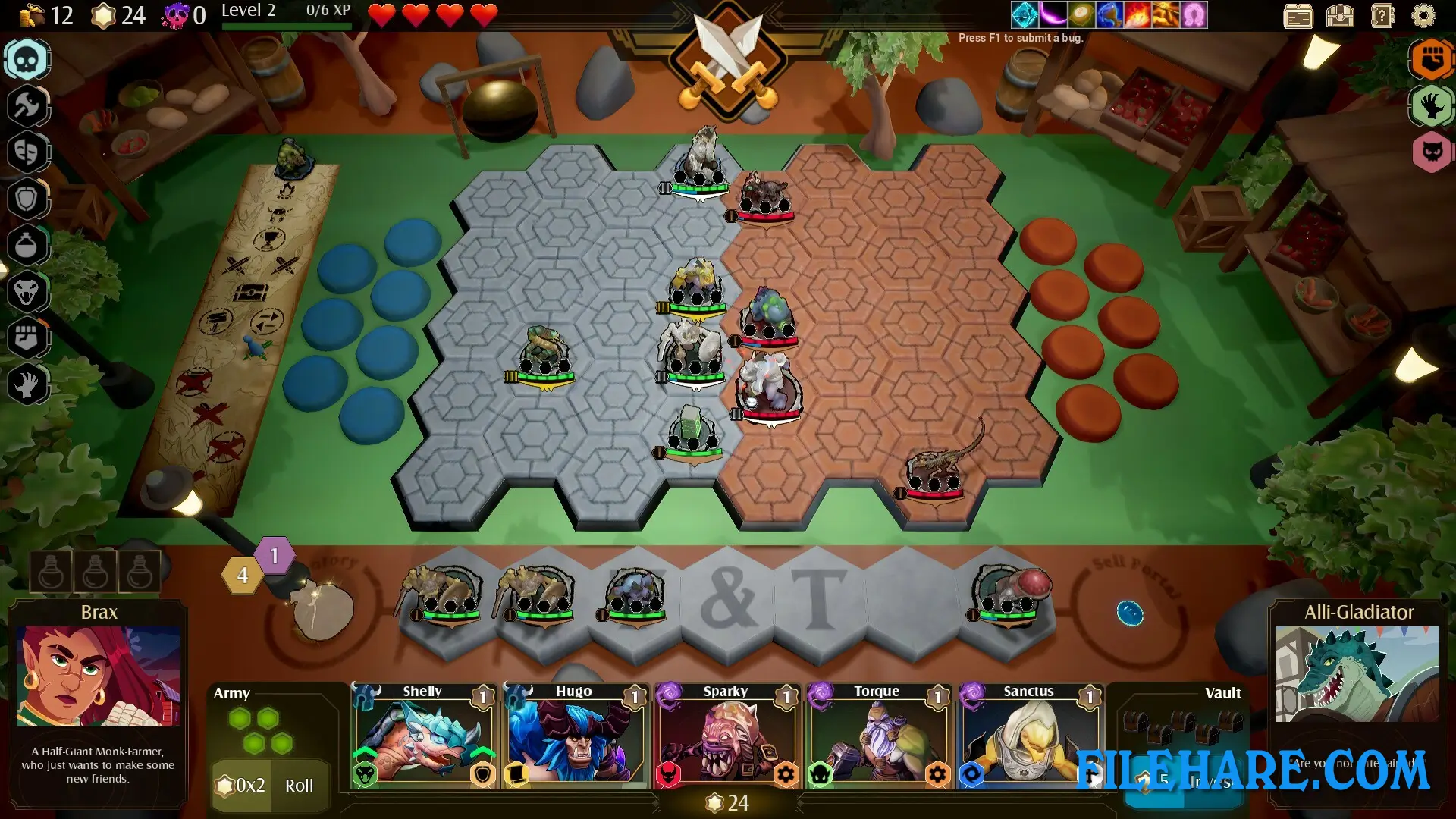Click the snake fang icon on the sidebar
1456x819 pixels.
point(27,293)
